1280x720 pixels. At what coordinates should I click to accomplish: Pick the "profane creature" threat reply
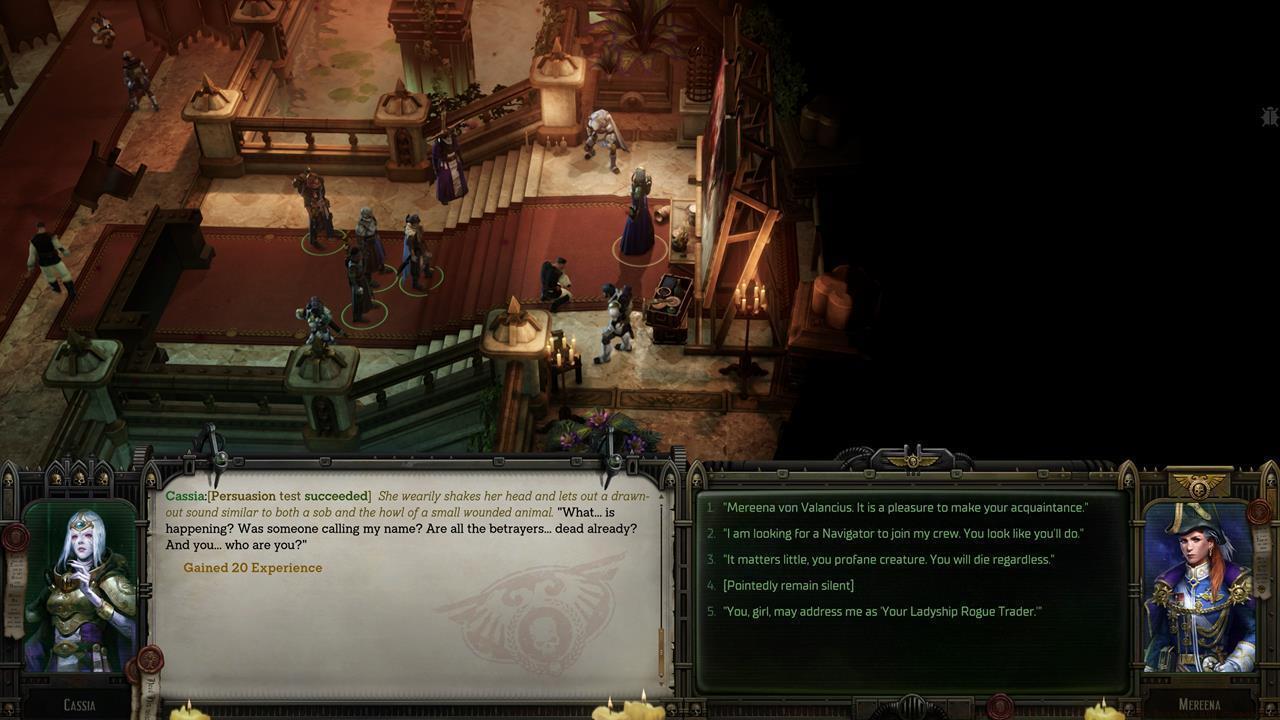(888, 560)
